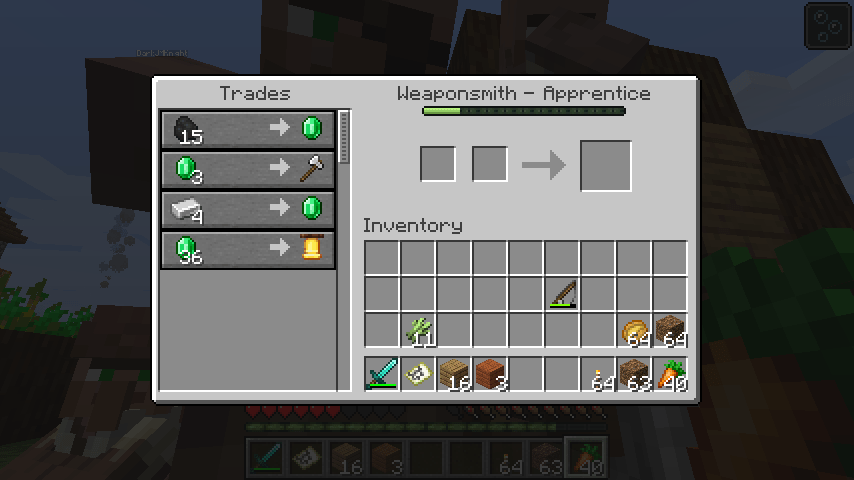Select the stack of 3 red blocks
The image size is (854, 480).
pyautogui.click(x=490, y=374)
